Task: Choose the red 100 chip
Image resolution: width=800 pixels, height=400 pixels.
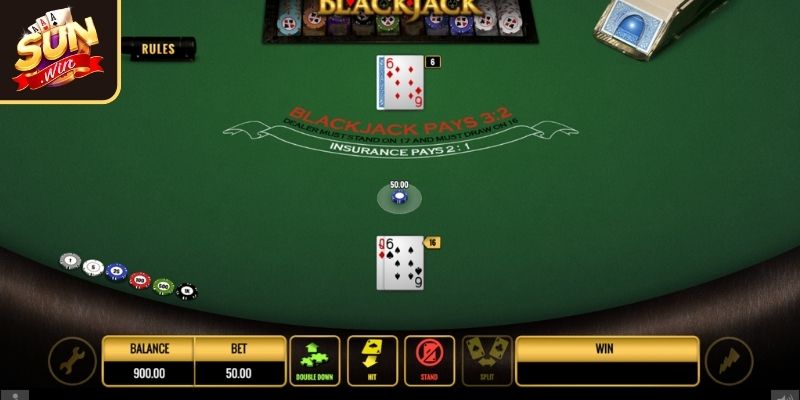Action: pyautogui.click(x=140, y=280)
